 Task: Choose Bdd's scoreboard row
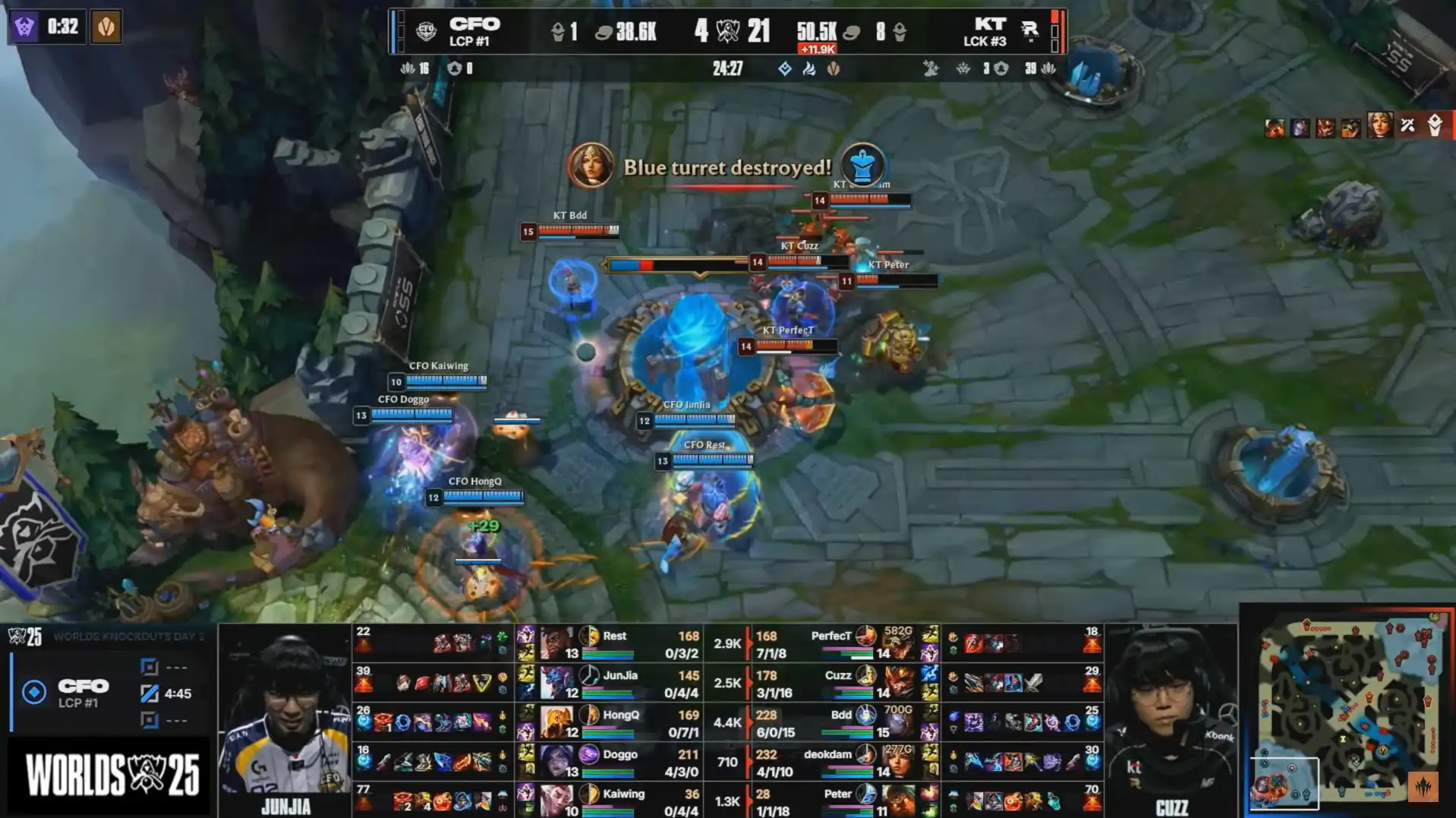(x=841, y=722)
